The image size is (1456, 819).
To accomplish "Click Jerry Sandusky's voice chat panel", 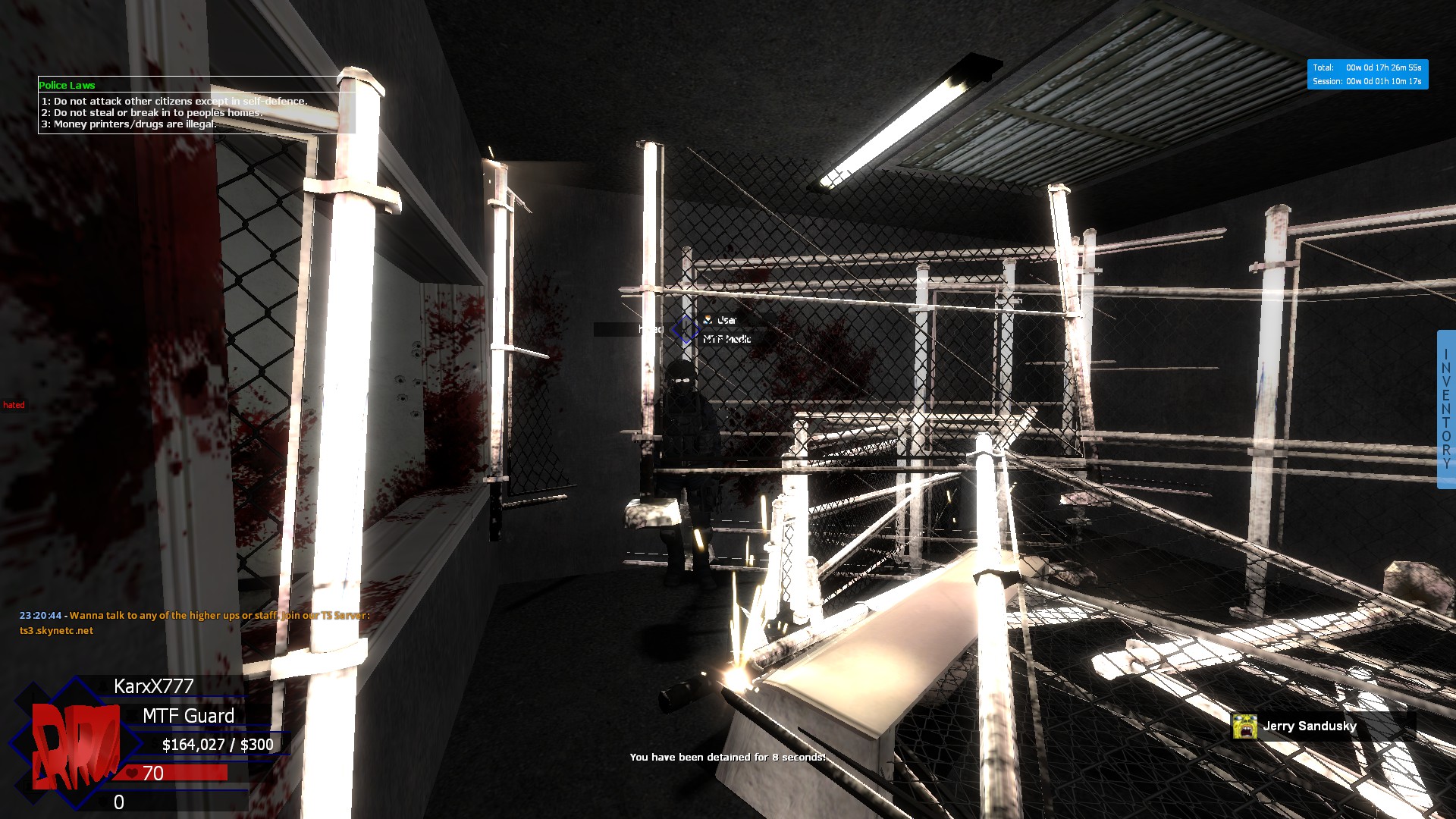I will 1321,726.
